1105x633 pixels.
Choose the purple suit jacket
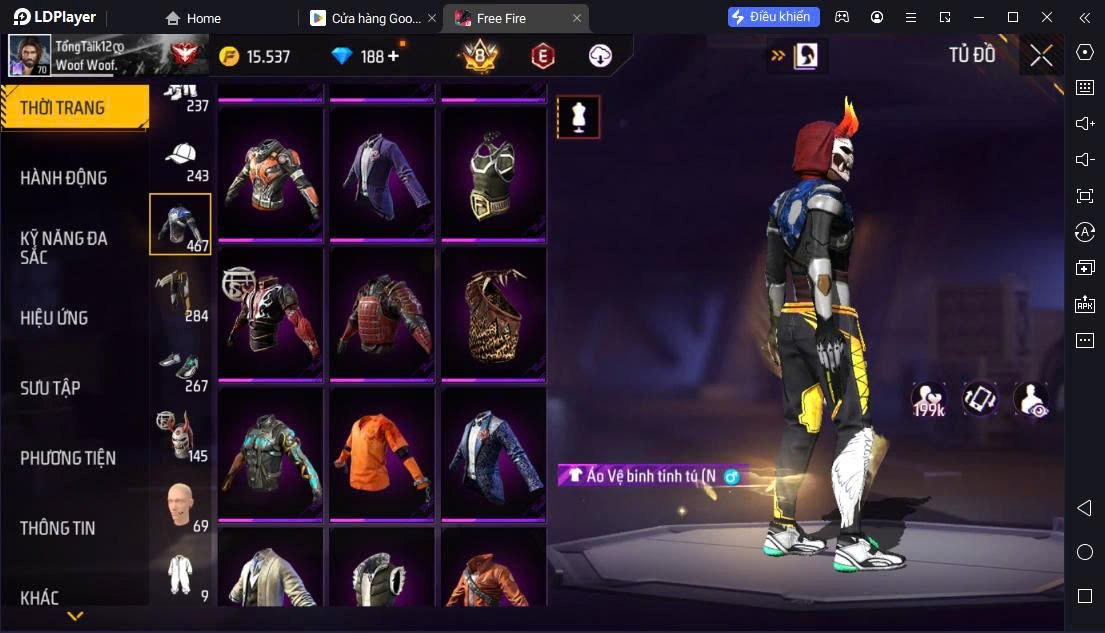[382, 171]
